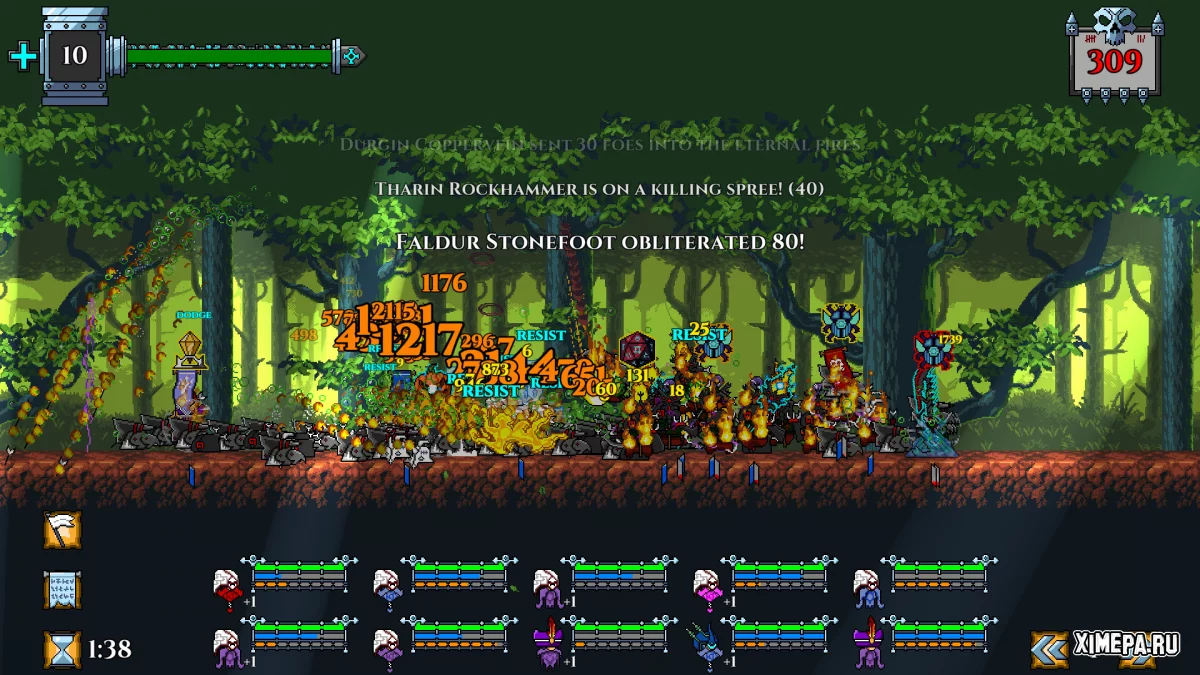Select the red-bearded dwarf portrait
This screenshot has height=675, width=1200.
pos(229,585)
